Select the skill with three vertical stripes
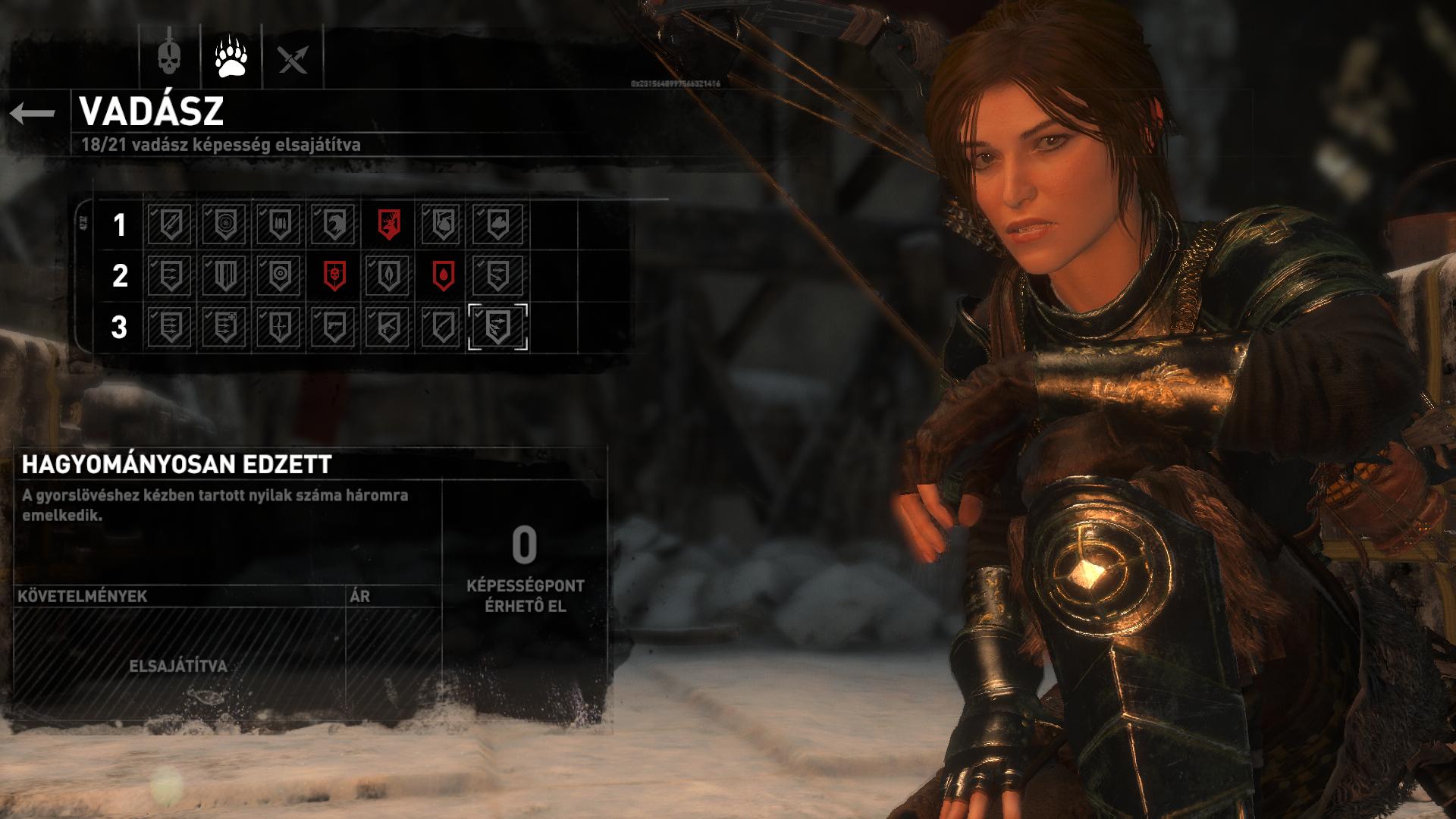 [x=225, y=275]
